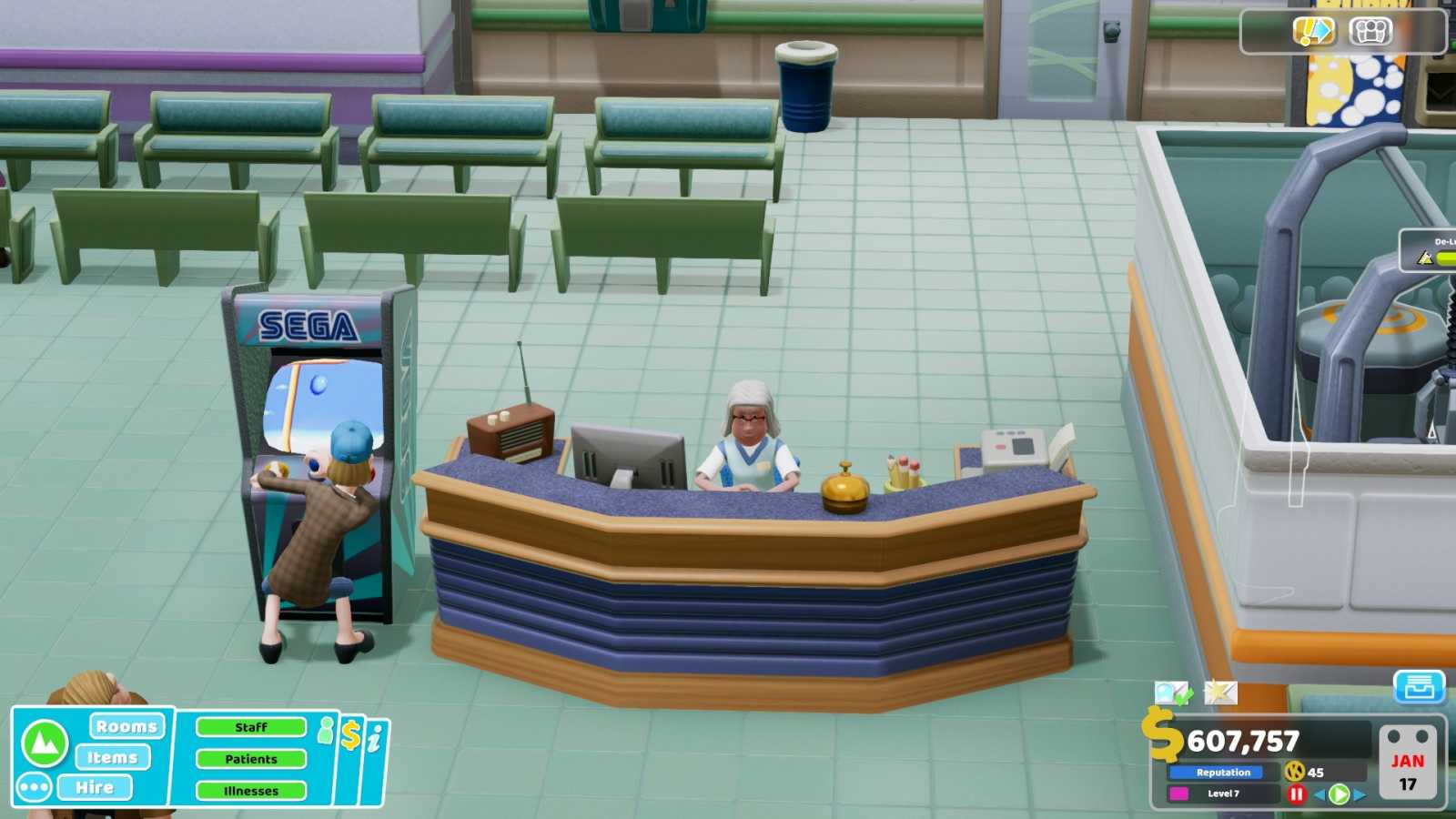
Task: Increase game speed with the right arrow
Action: (x=1361, y=793)
